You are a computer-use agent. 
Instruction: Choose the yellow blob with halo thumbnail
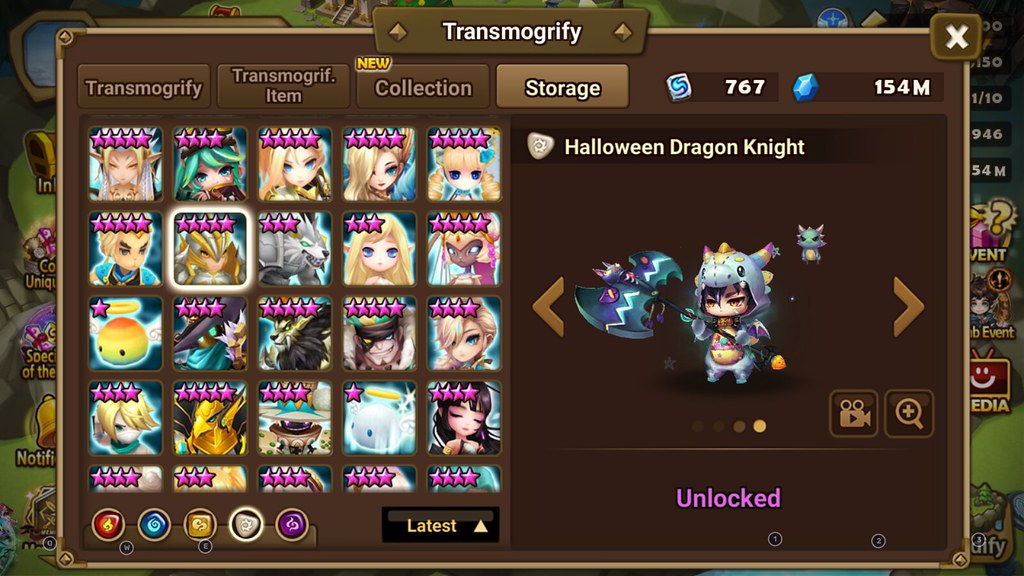(125, 334)
